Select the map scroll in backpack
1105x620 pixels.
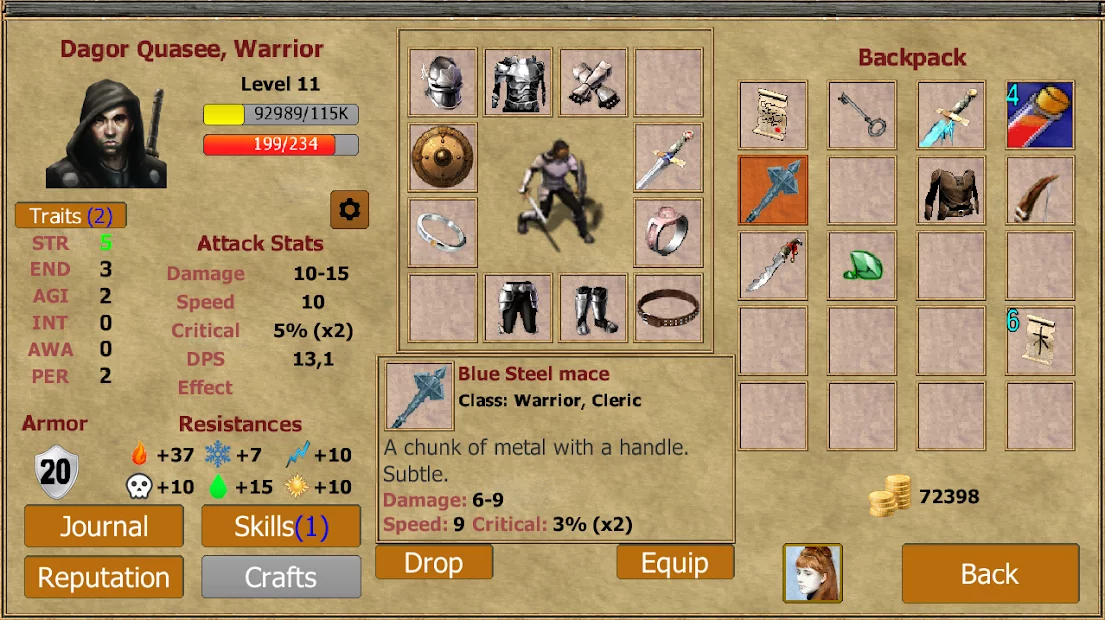(773, 115)
